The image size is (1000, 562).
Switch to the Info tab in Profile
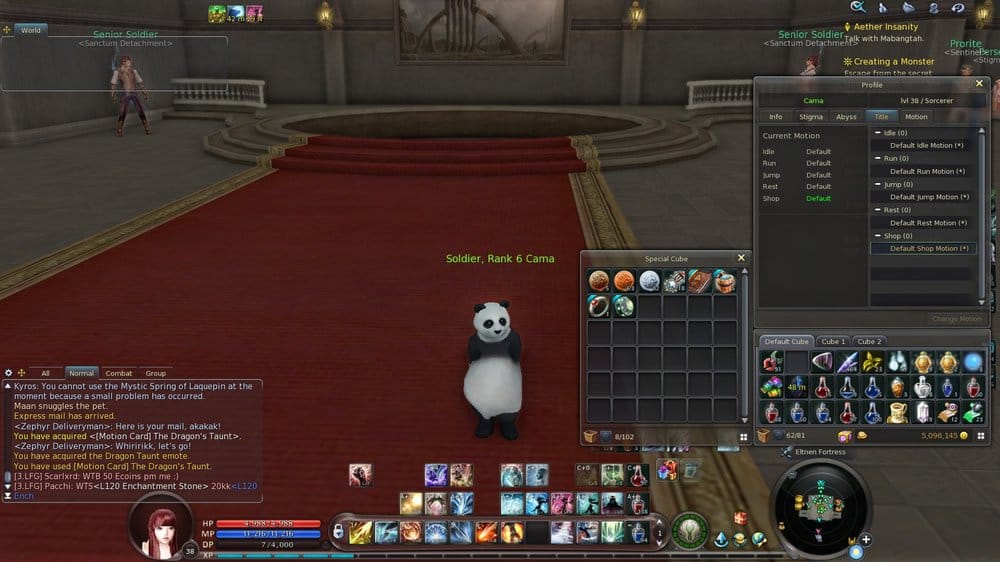775,117
